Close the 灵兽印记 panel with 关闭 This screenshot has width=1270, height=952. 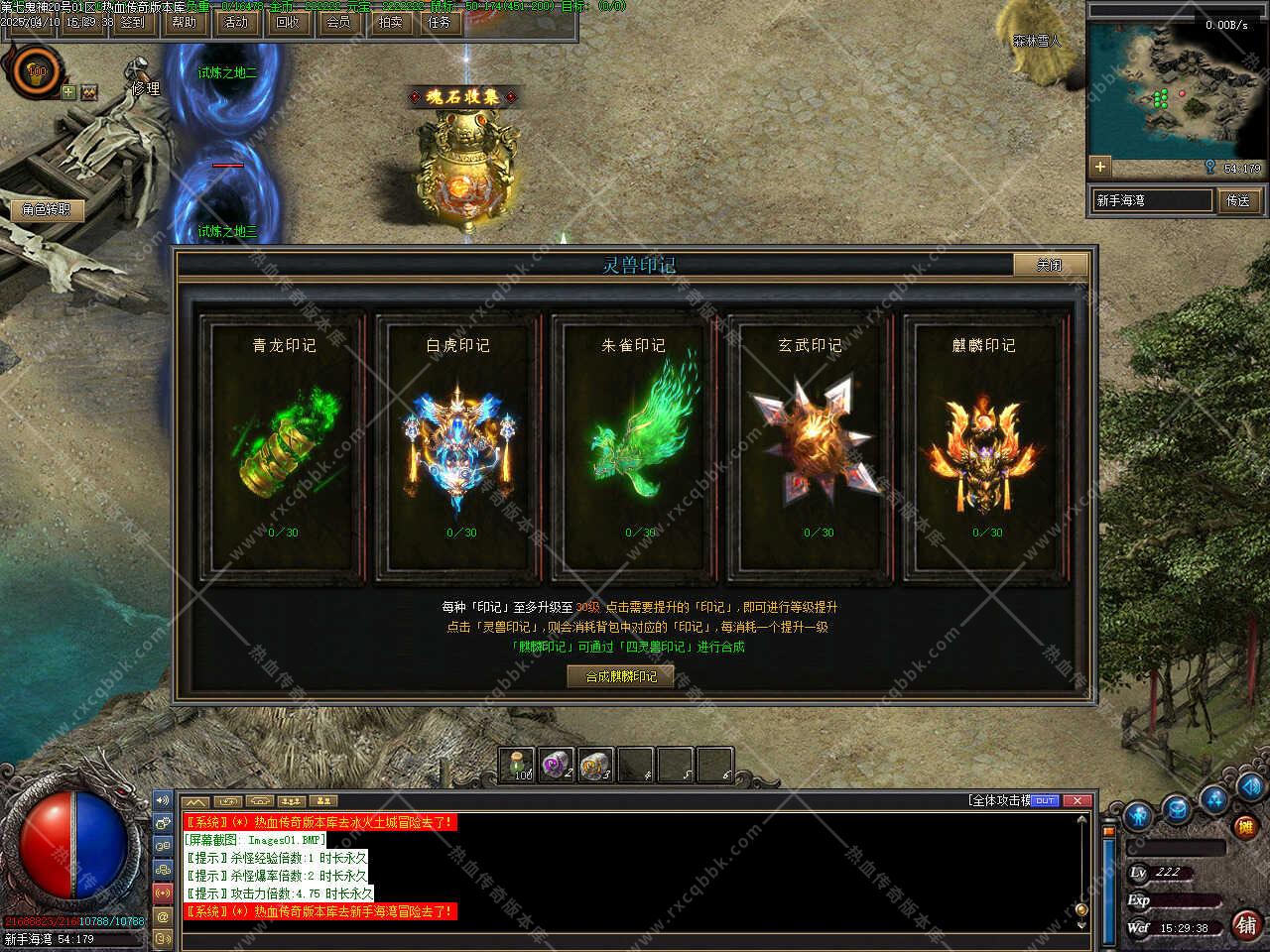pyautogui.click(x=1050, y=265)
